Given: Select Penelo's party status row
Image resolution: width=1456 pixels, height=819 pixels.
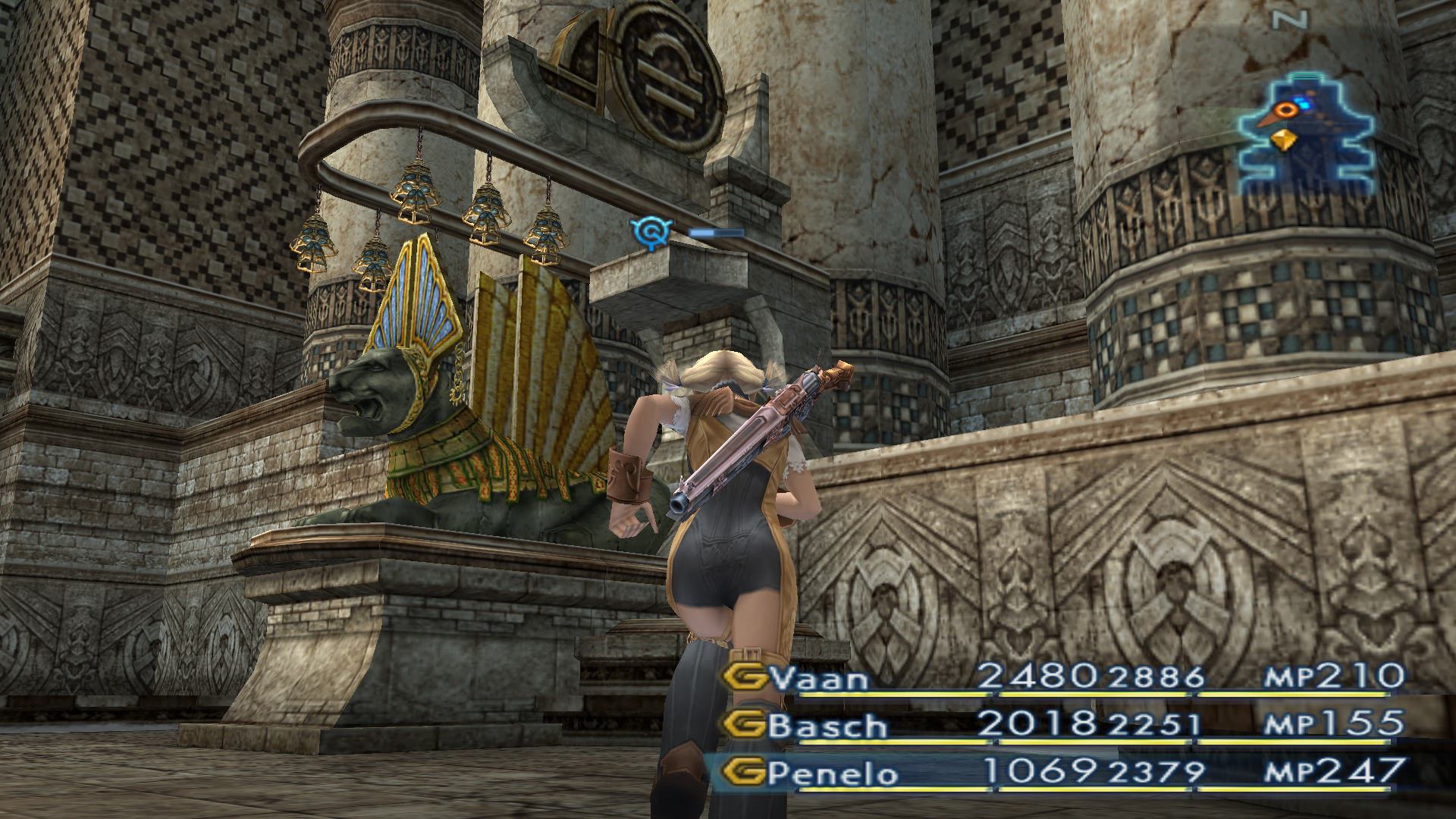Looking at the screenshot, I should pyautogui.click(x=1062, y=772).
